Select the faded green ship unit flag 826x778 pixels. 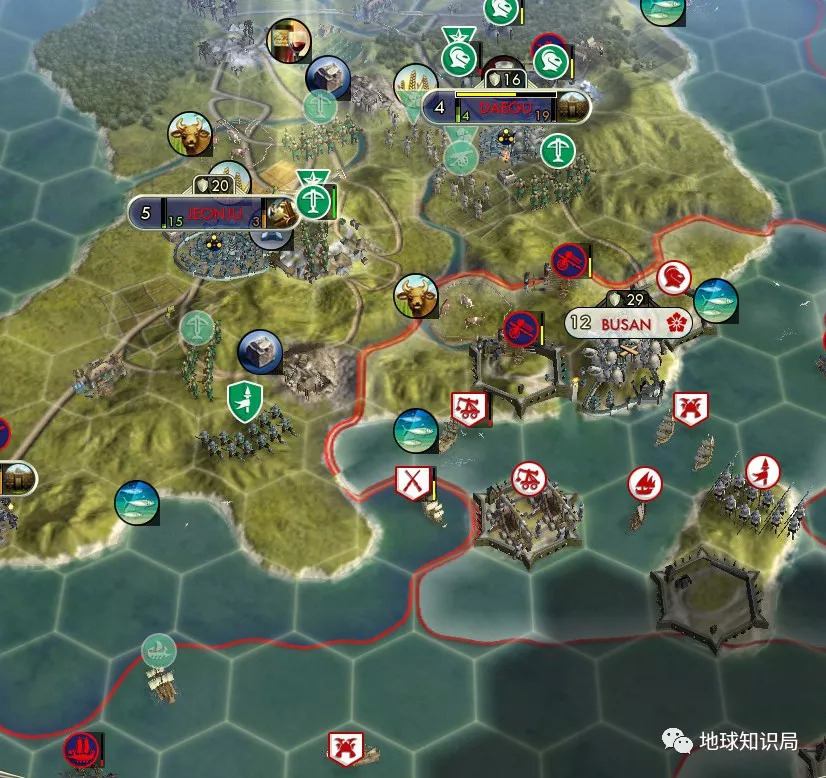[x=158, y=651]
